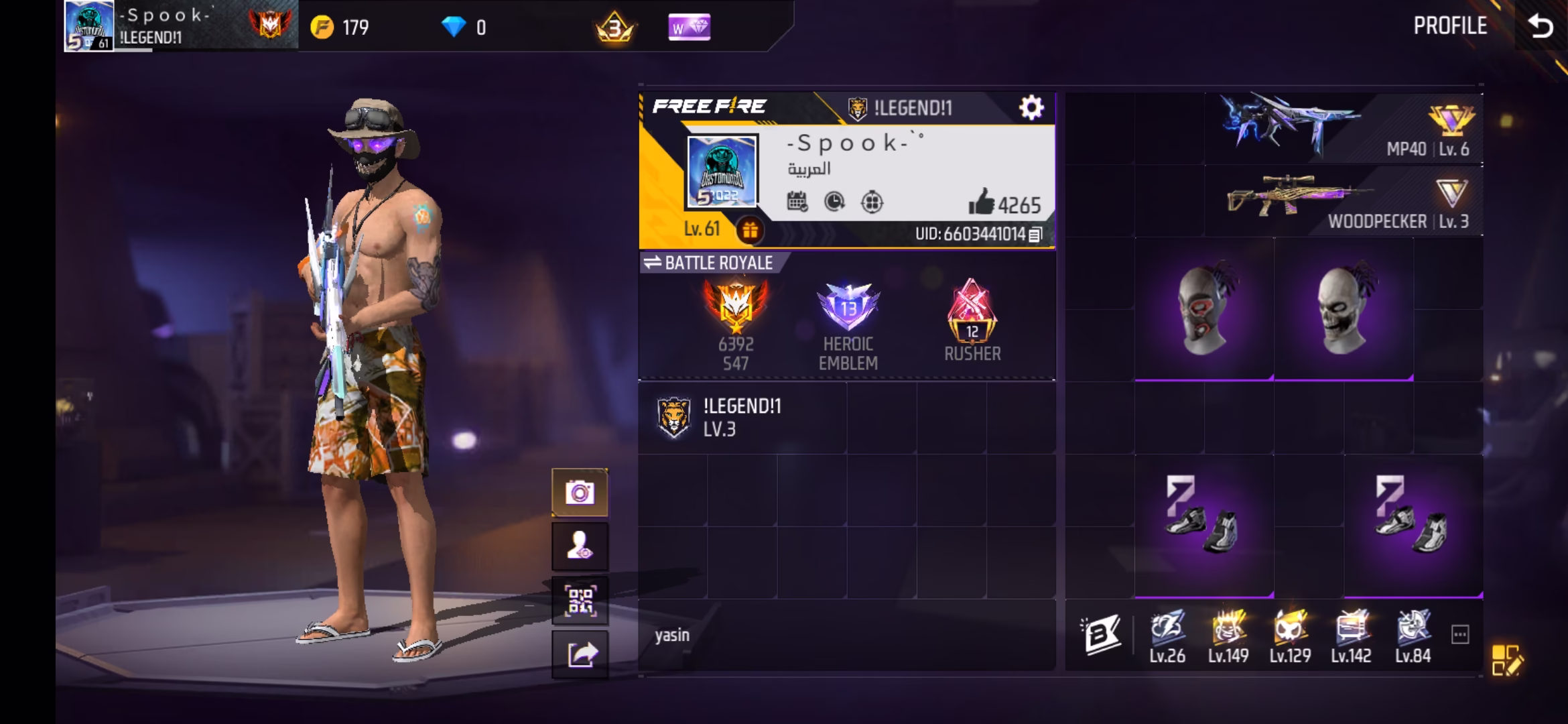Go back using the return arrow

coord(1540,27)
